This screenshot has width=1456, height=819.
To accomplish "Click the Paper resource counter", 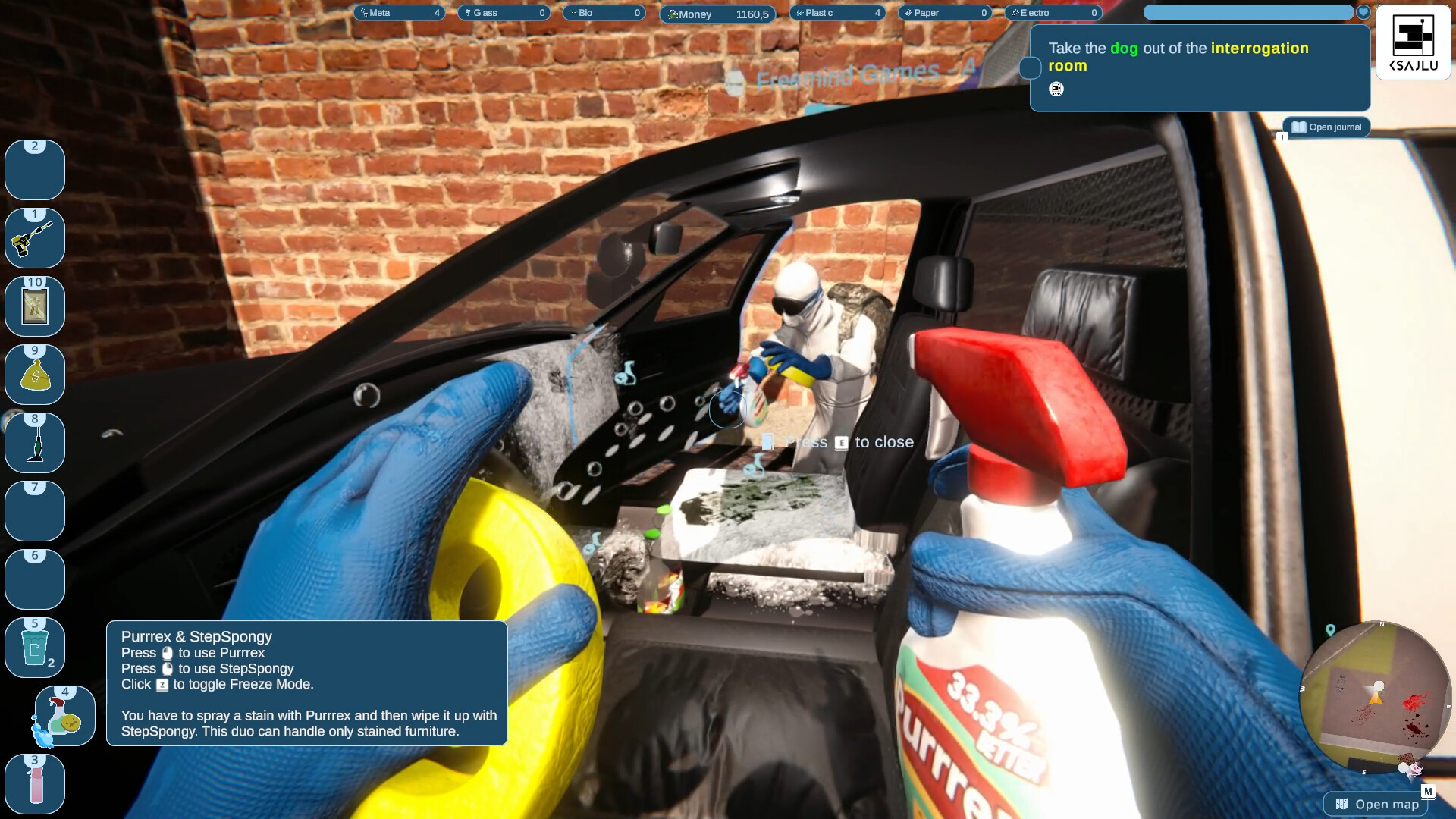I will 945,12.
